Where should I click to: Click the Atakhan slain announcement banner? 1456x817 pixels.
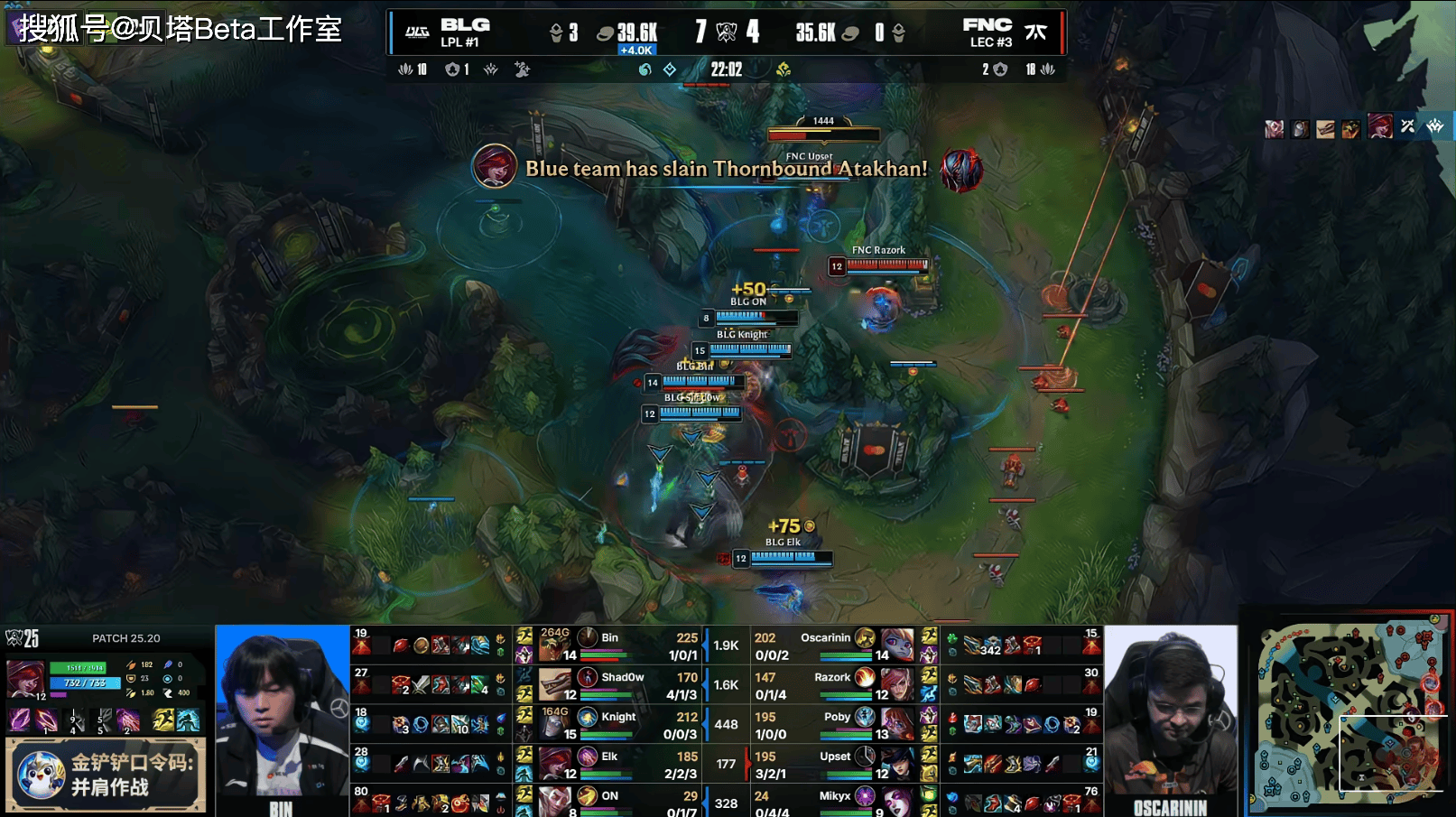point(727,169)
